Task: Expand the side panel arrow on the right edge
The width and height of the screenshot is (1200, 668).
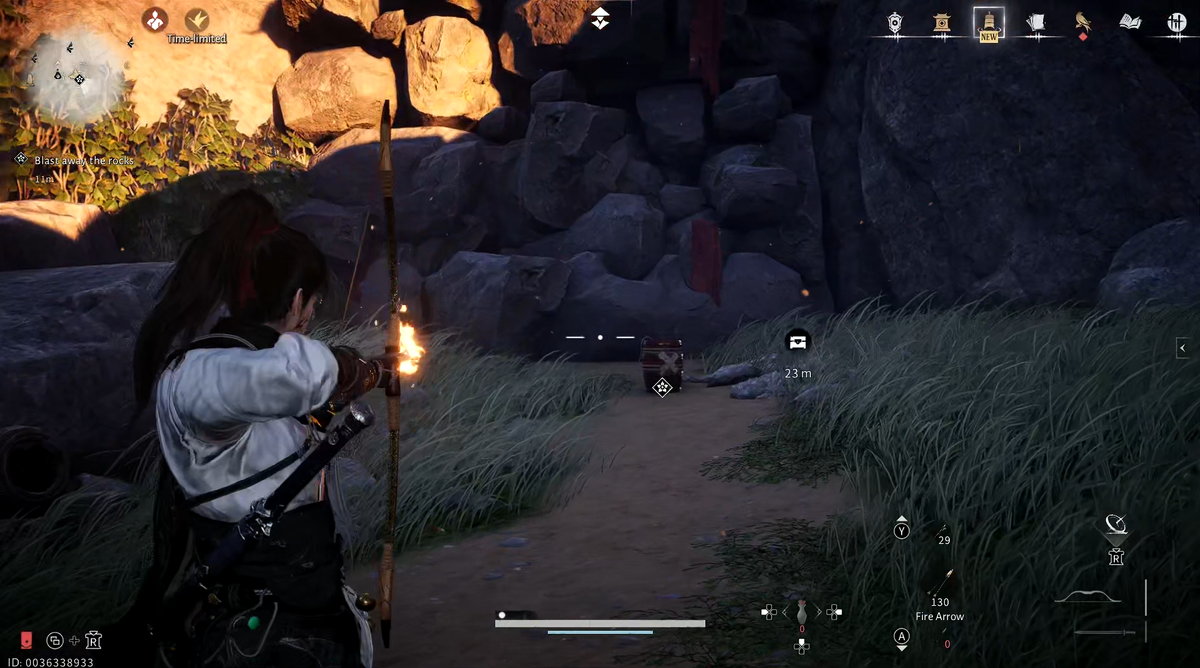Action: pyautogui.click(x=1183, y=348)
